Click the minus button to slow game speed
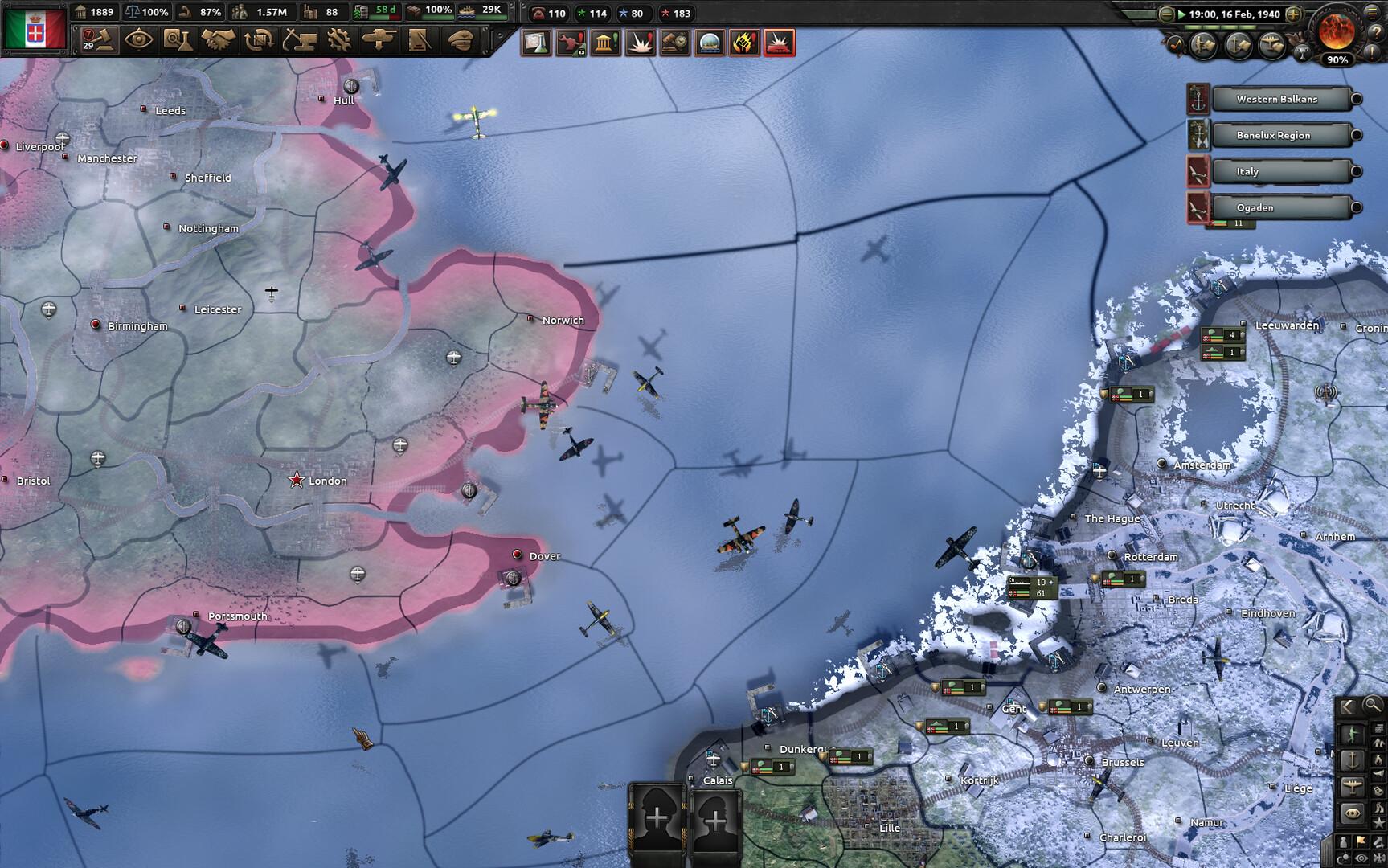Screen dimensions: 1388x868 [x=1165, y=14]
